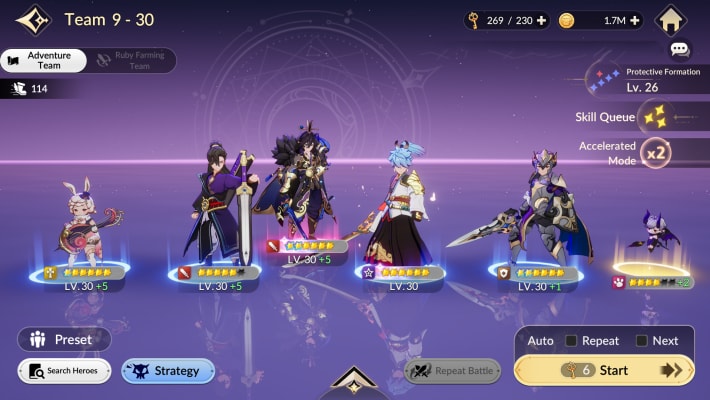
Task: Expand the bottom center arrow panel
Action: (354, 381)
